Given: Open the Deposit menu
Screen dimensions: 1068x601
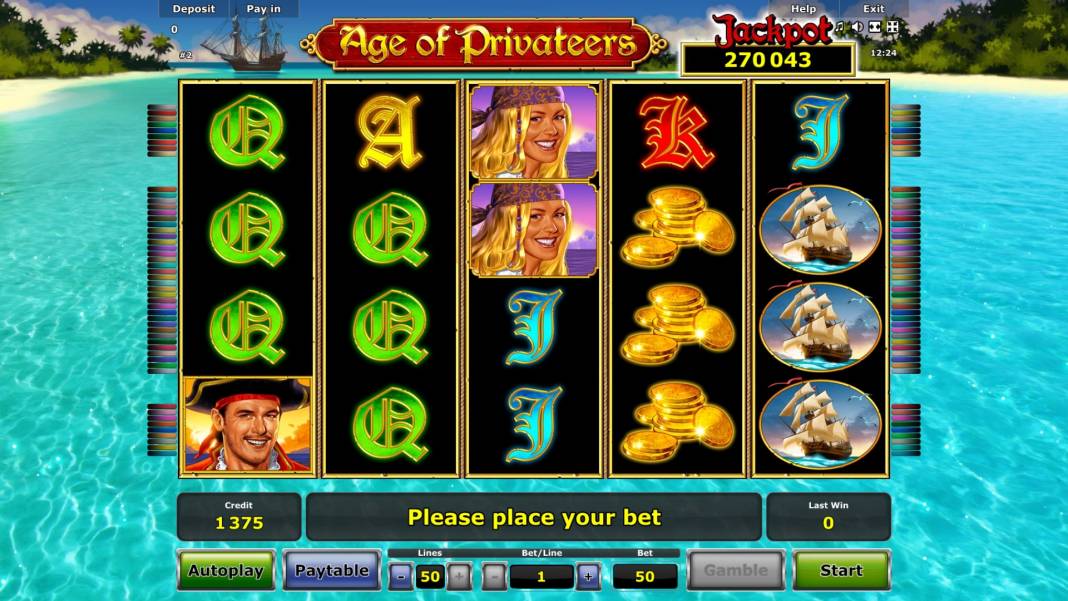Looking at the screenshot, I should coord(193,9).
